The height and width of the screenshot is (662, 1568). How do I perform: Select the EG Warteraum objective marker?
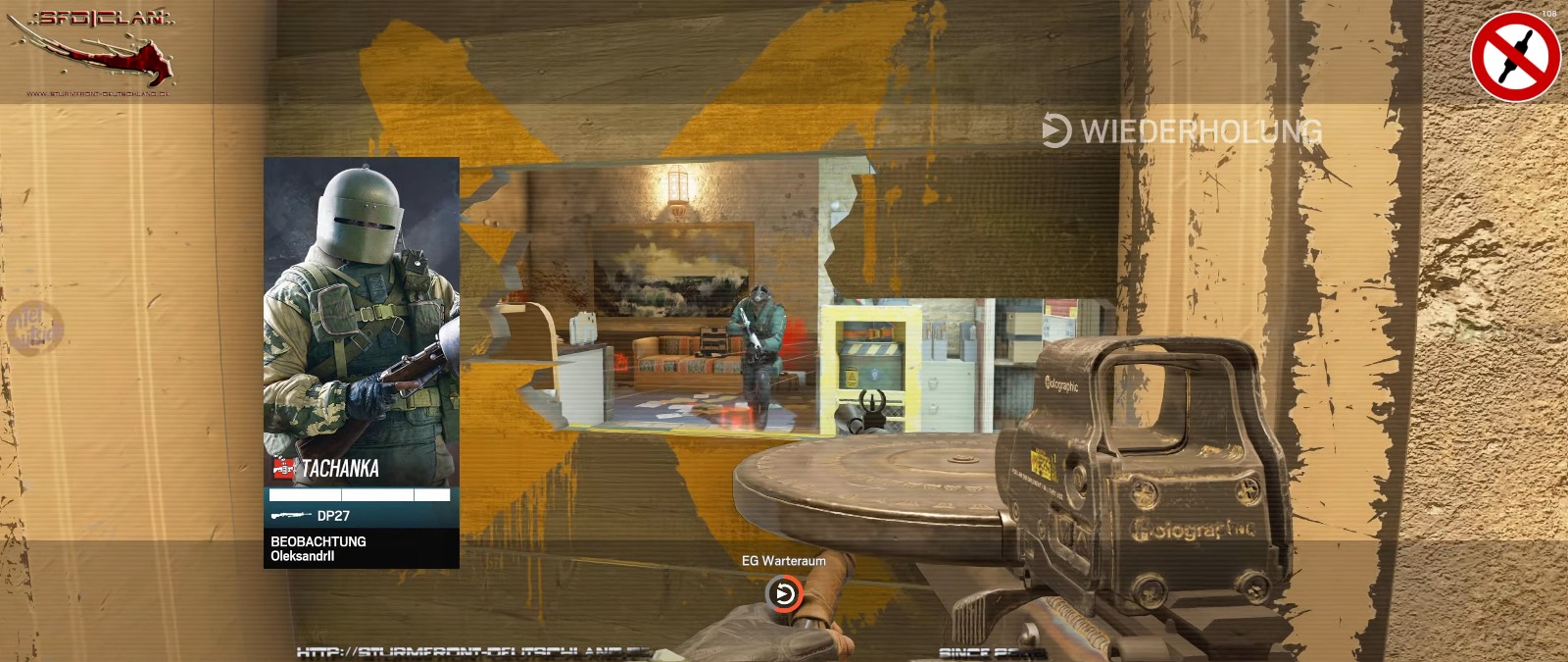783,593
